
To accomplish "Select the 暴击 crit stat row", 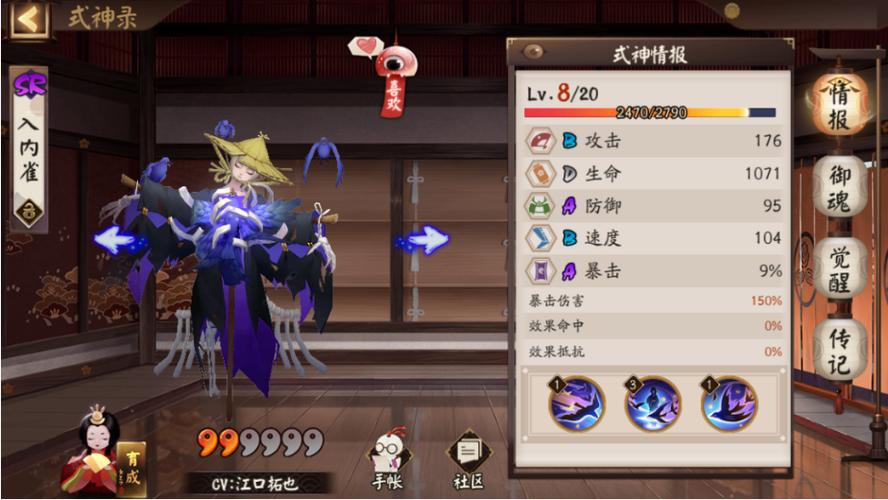I will click(654, 270).
